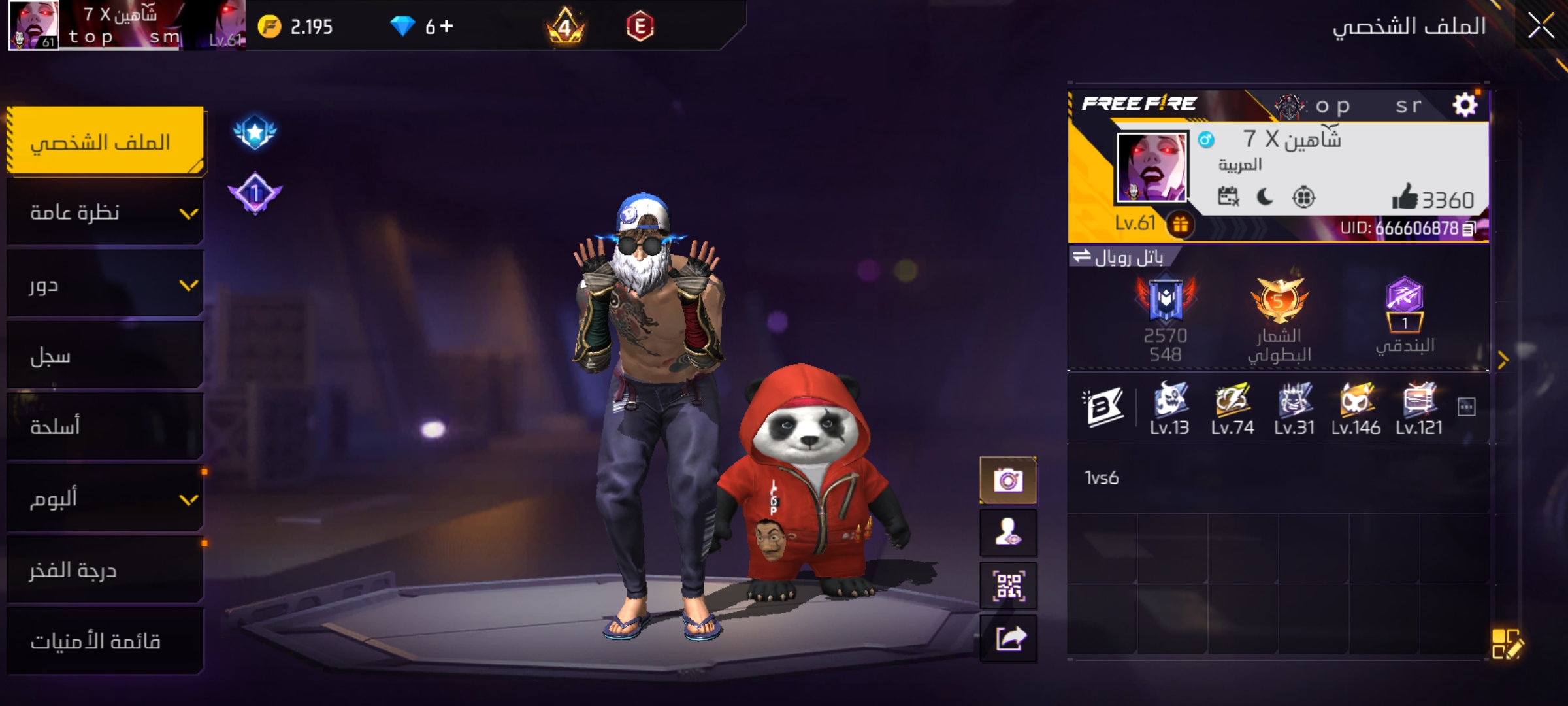This screenshot has width=1568, height=706.
Task: Select the الملف الشخصي tab
Action: tap(106, 141)
